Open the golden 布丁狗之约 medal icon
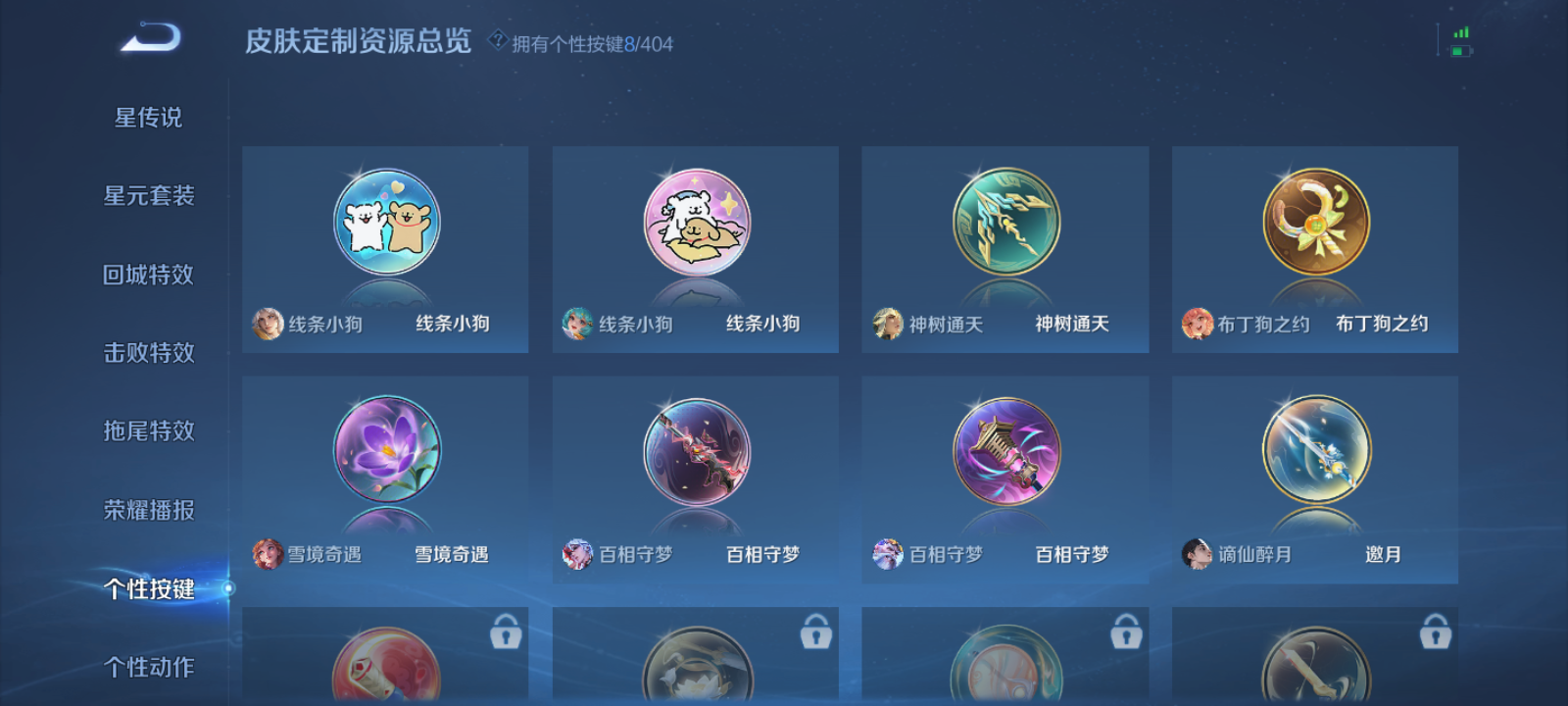Image resolution: width=1568 pixels, height=706 pixels. [1315, 223]
